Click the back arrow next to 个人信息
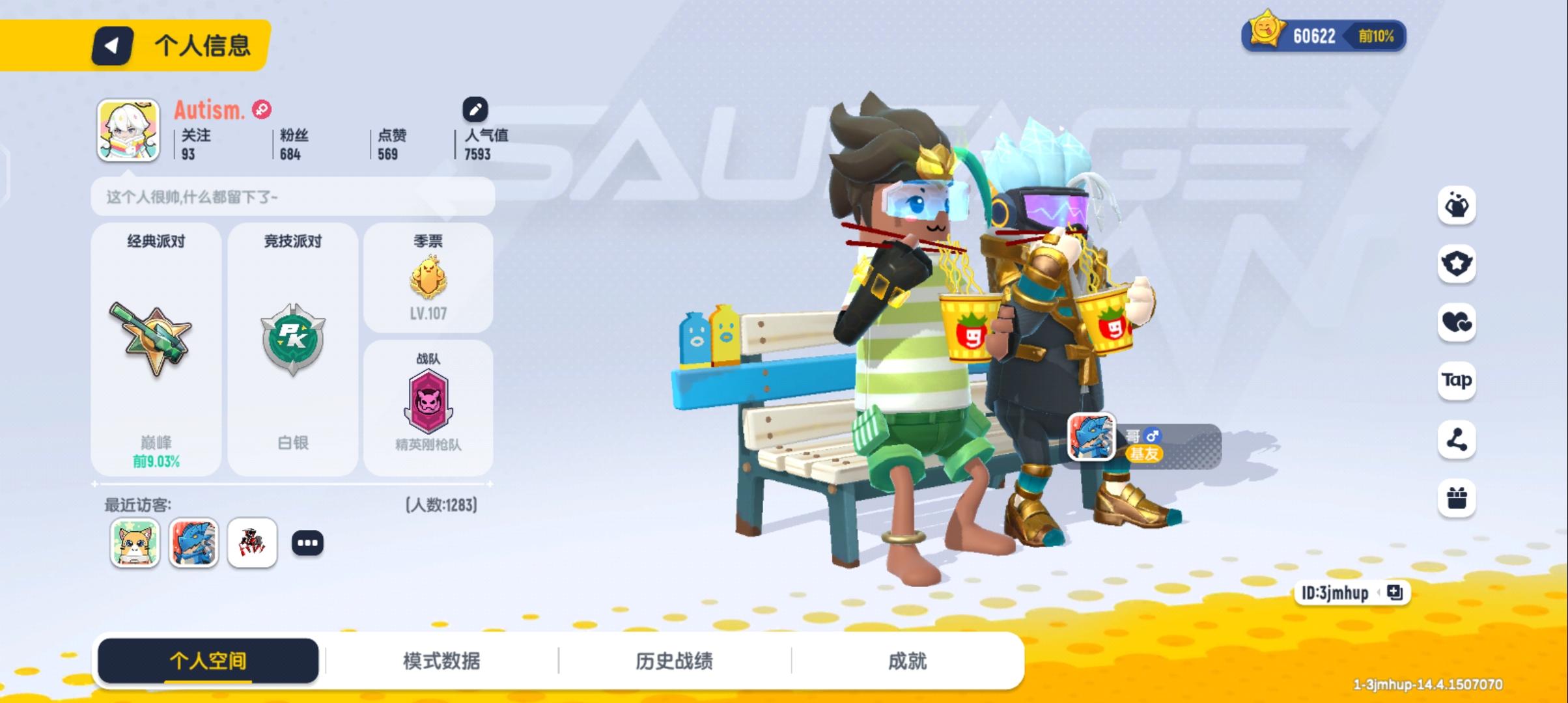This screenshot has height=703, width=1568. click(x=112, y=46)
